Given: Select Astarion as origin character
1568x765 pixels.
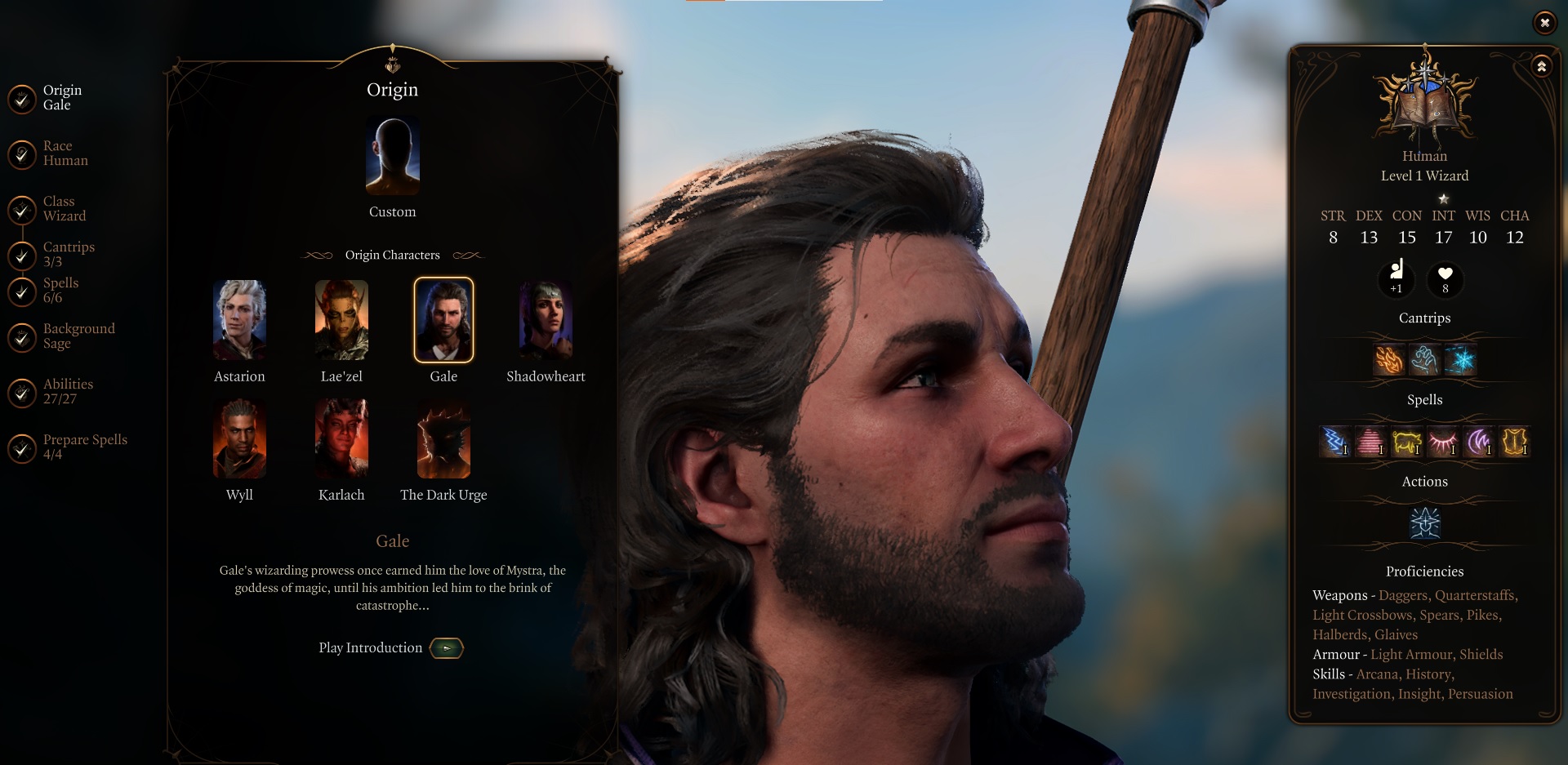Looking at the screenshot, I should [239, 320].
